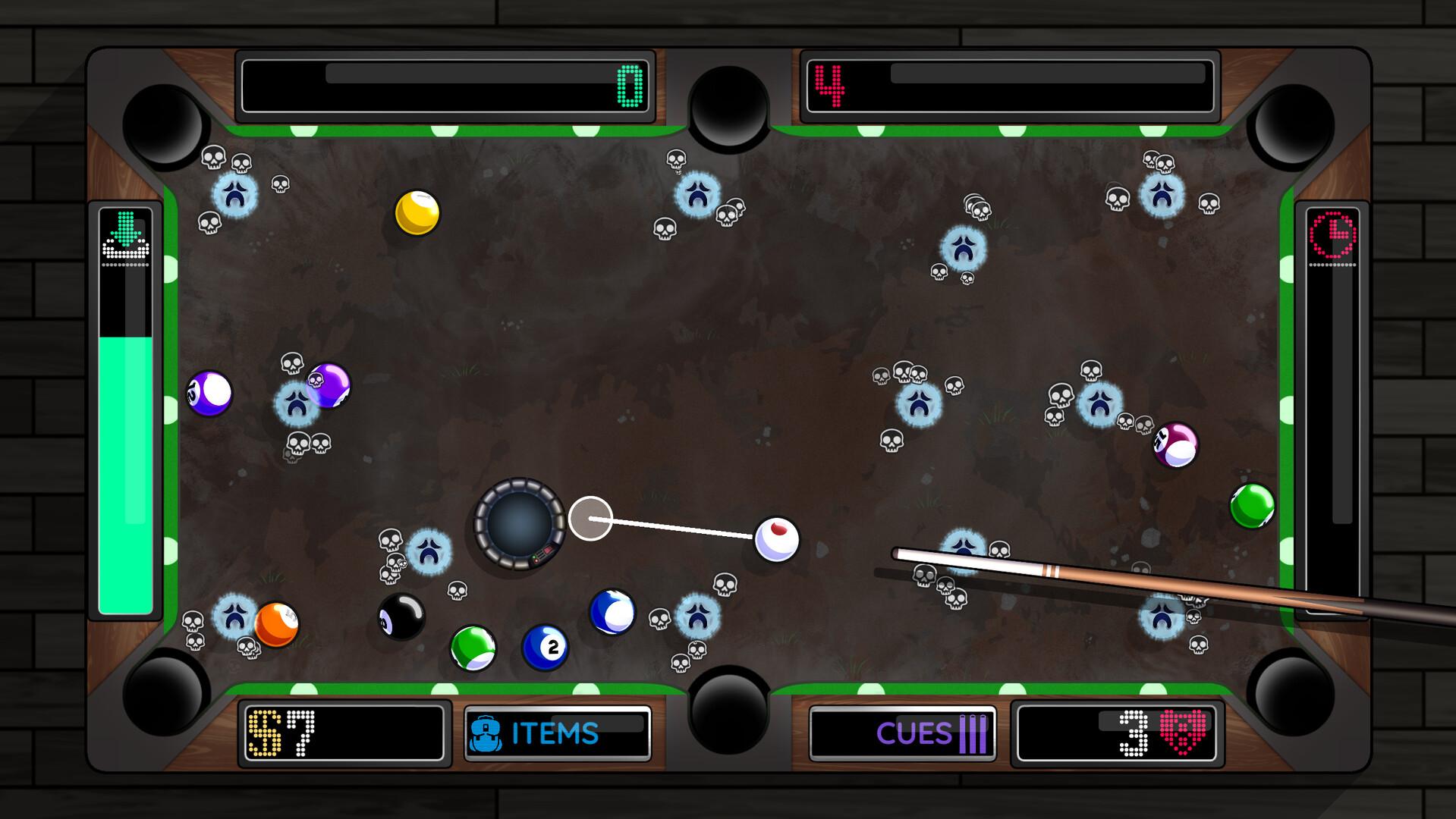
Task: Toggle the purple ball on the left
Action: pos(210,392)
